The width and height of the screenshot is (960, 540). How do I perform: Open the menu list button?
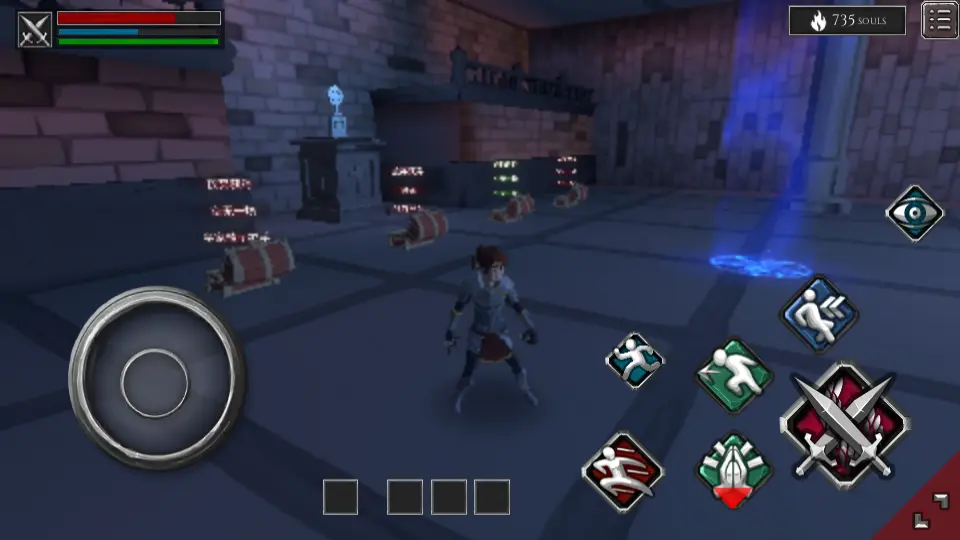pos(939,20)
